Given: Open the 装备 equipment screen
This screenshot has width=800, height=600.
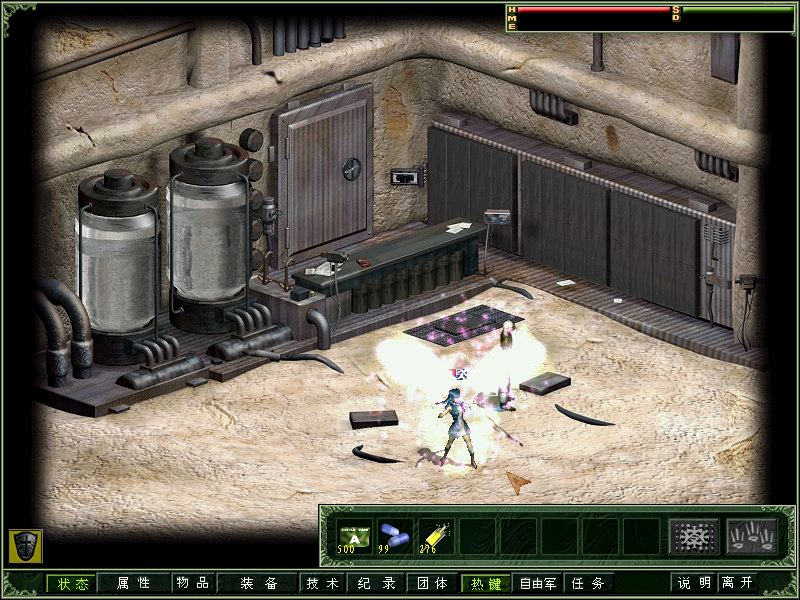Looking at the screenshot, I should pos(259,583).
